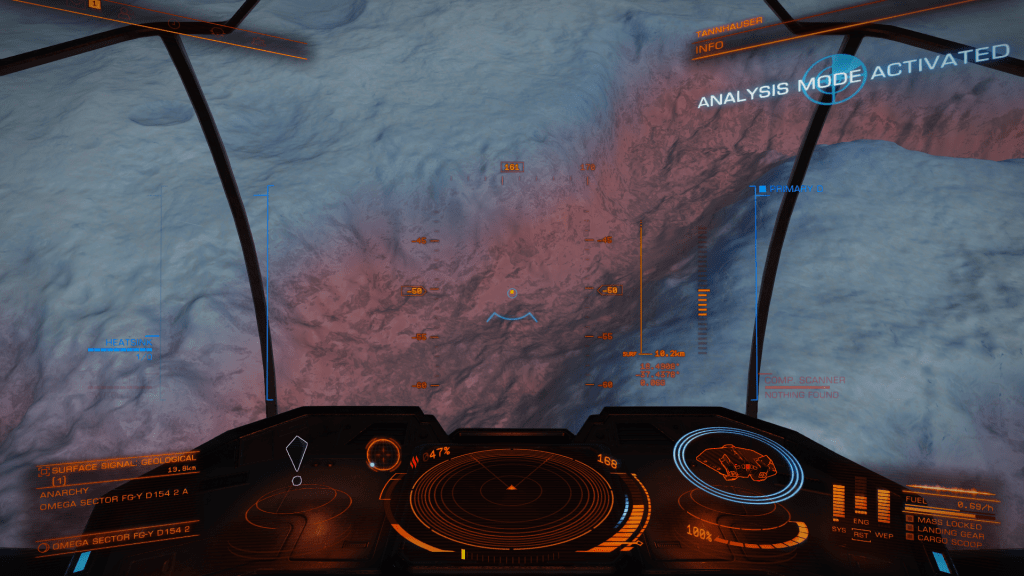The width and height of the screenshot is (1024, 576).
Task: Select the navigation compass orb
Action: coord(381,453)
